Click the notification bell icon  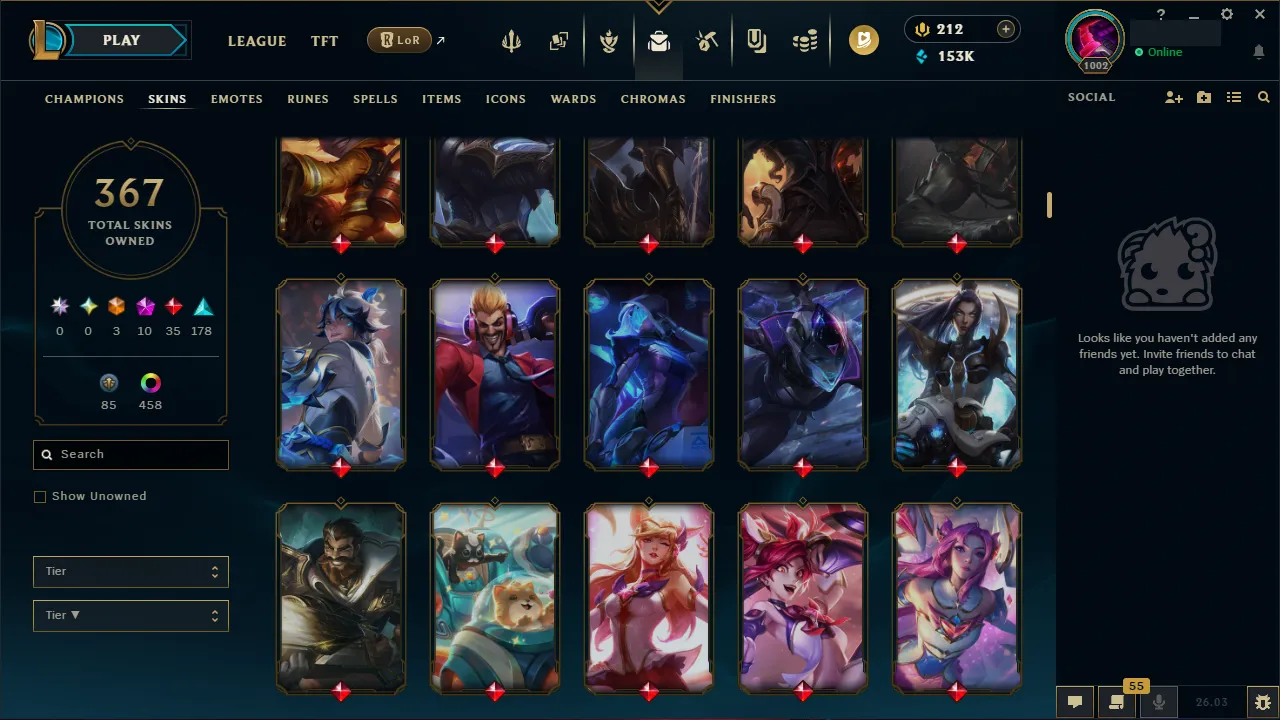(x=1258, y=51)
